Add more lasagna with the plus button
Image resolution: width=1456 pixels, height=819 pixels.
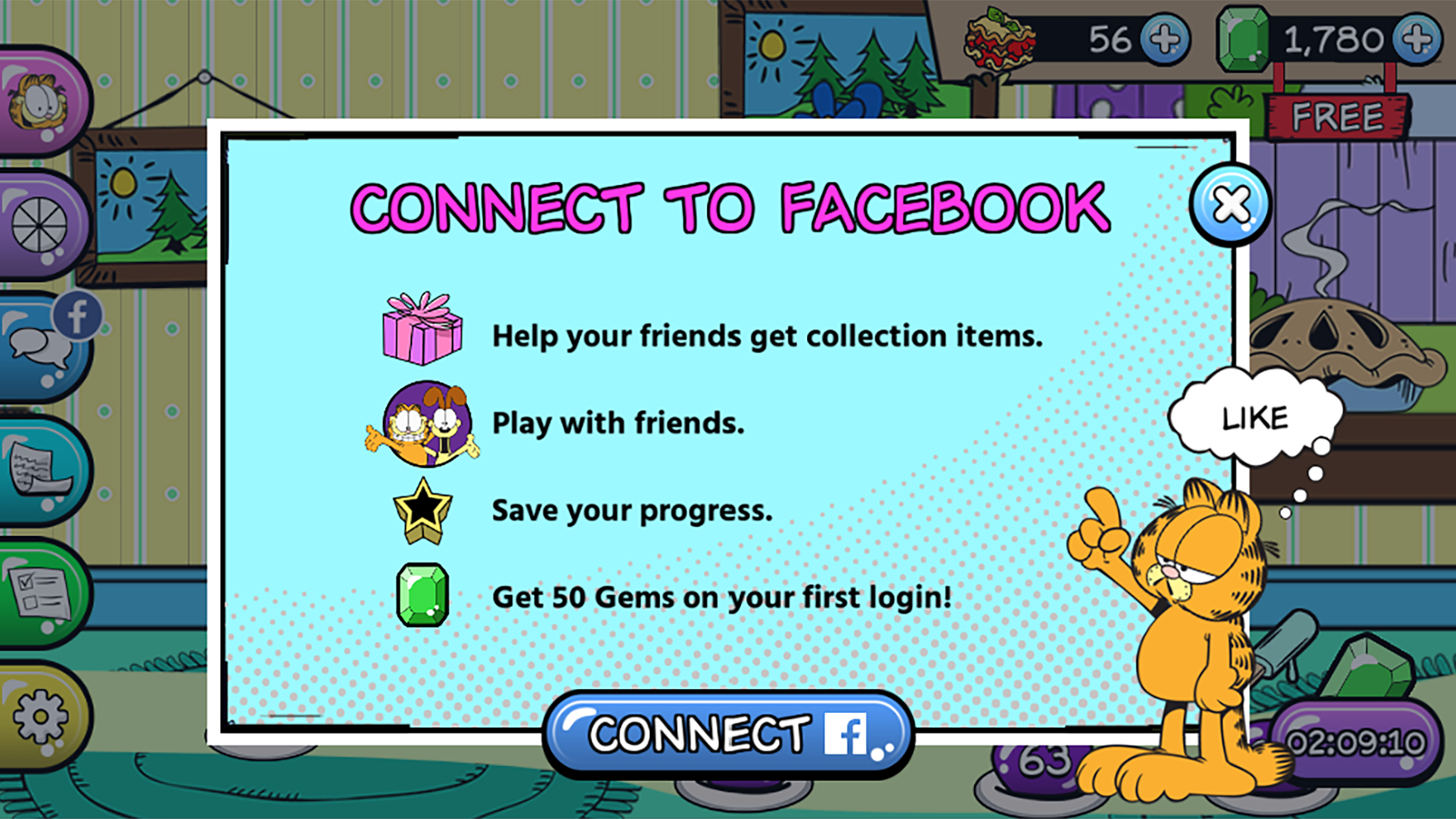[1166, 39]
